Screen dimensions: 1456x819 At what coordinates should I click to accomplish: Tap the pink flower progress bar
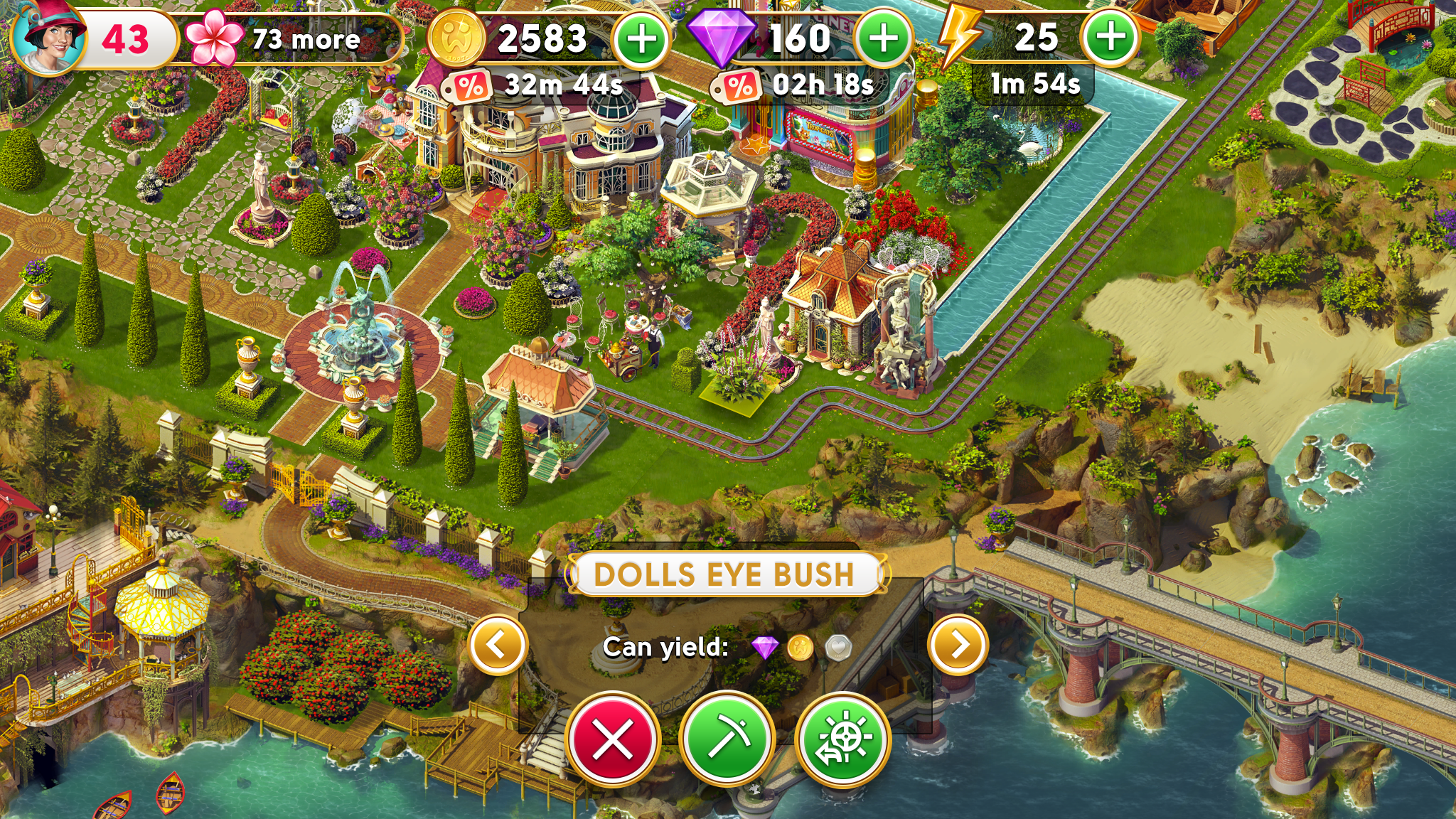click(291, 39)
